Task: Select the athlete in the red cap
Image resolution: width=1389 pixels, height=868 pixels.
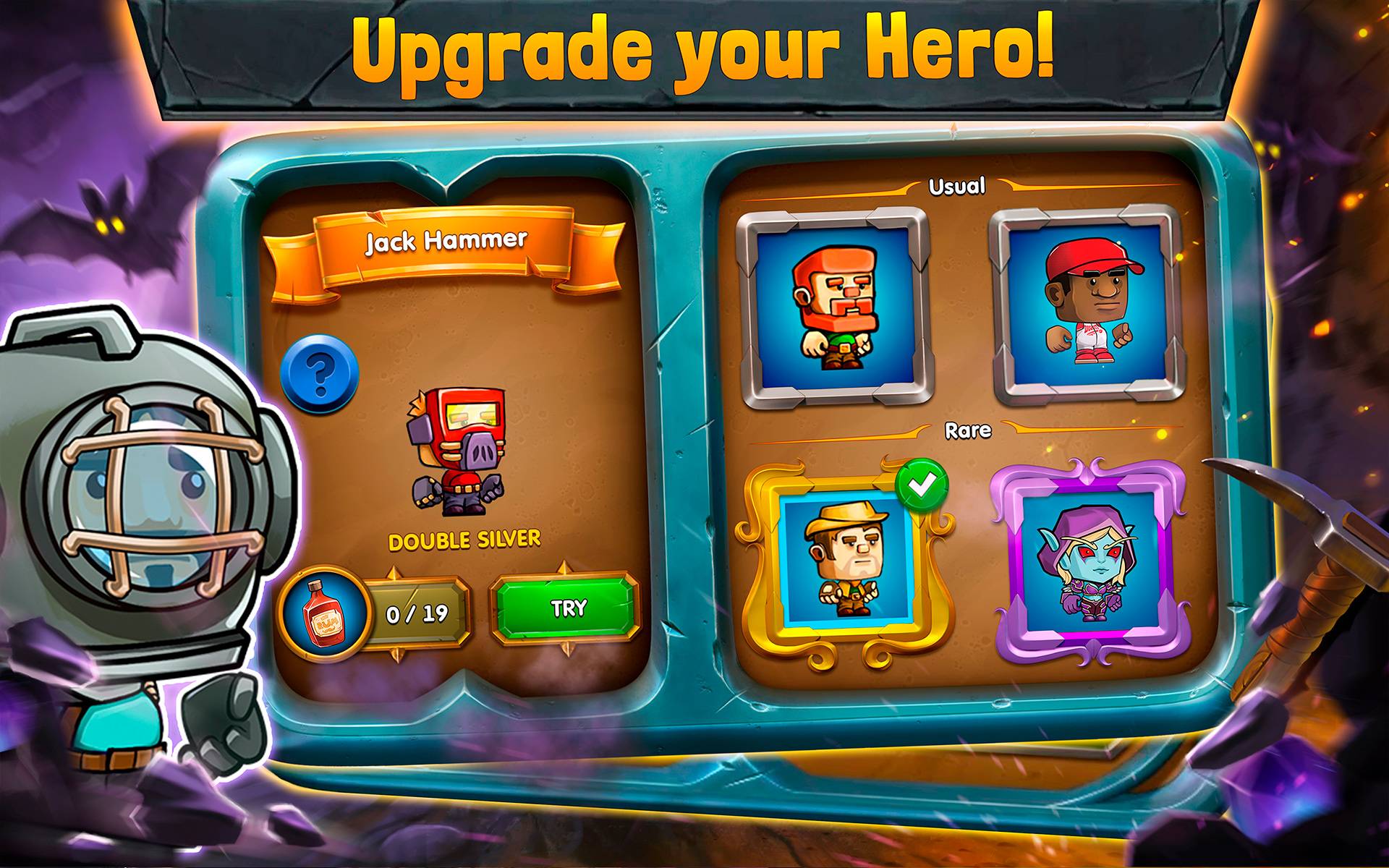Action: click(x=1085, y=304)
